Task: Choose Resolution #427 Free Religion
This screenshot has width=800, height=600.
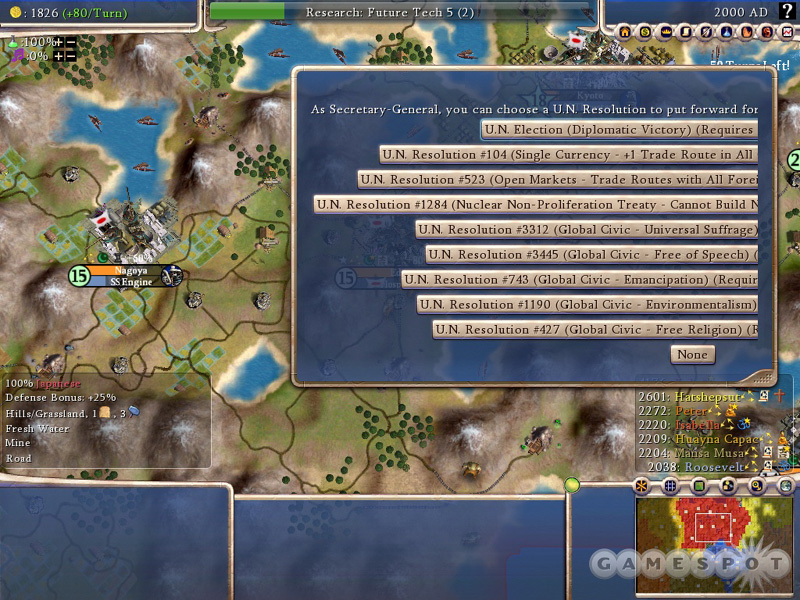Action: click(594, 329)
